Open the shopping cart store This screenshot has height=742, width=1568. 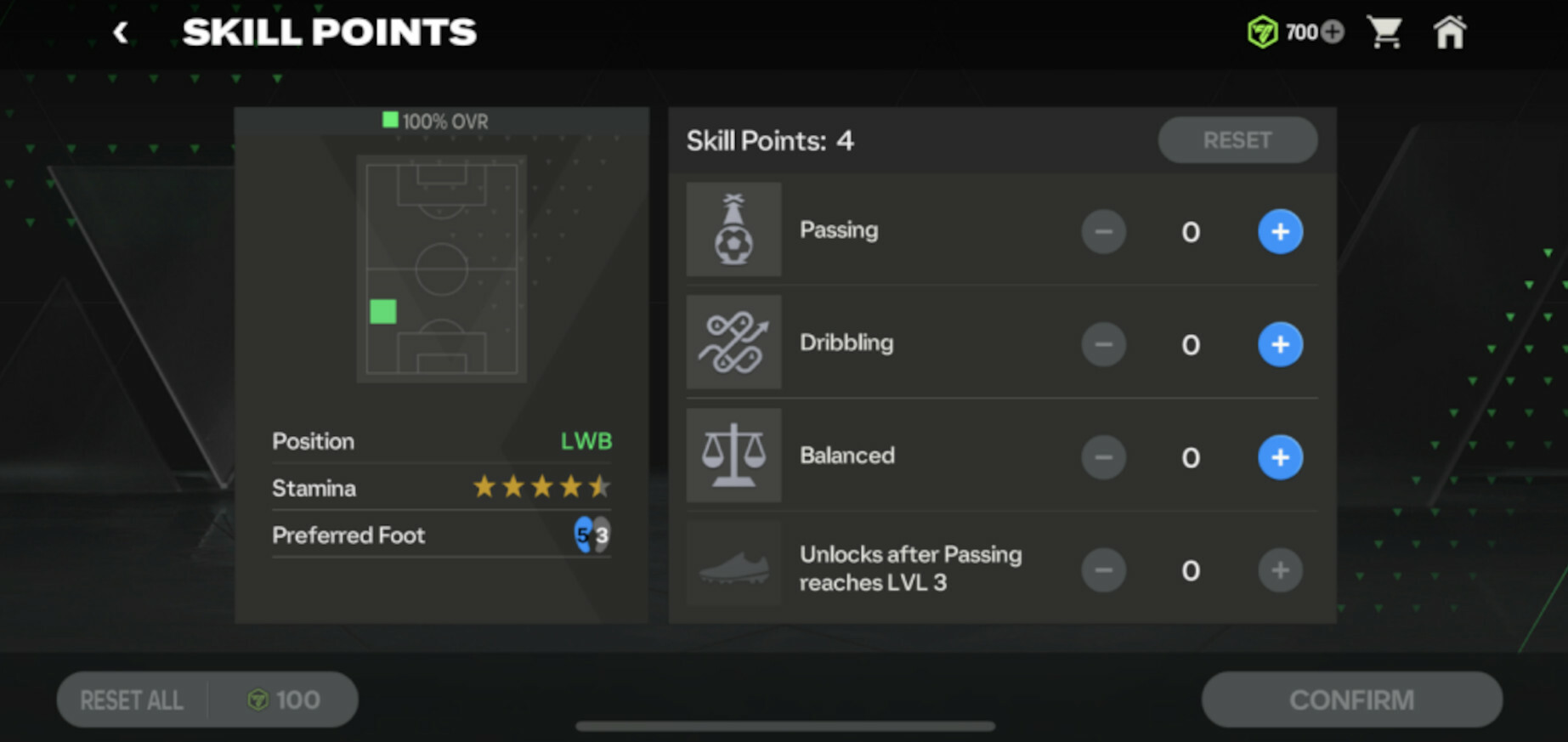coord(1384,33)
